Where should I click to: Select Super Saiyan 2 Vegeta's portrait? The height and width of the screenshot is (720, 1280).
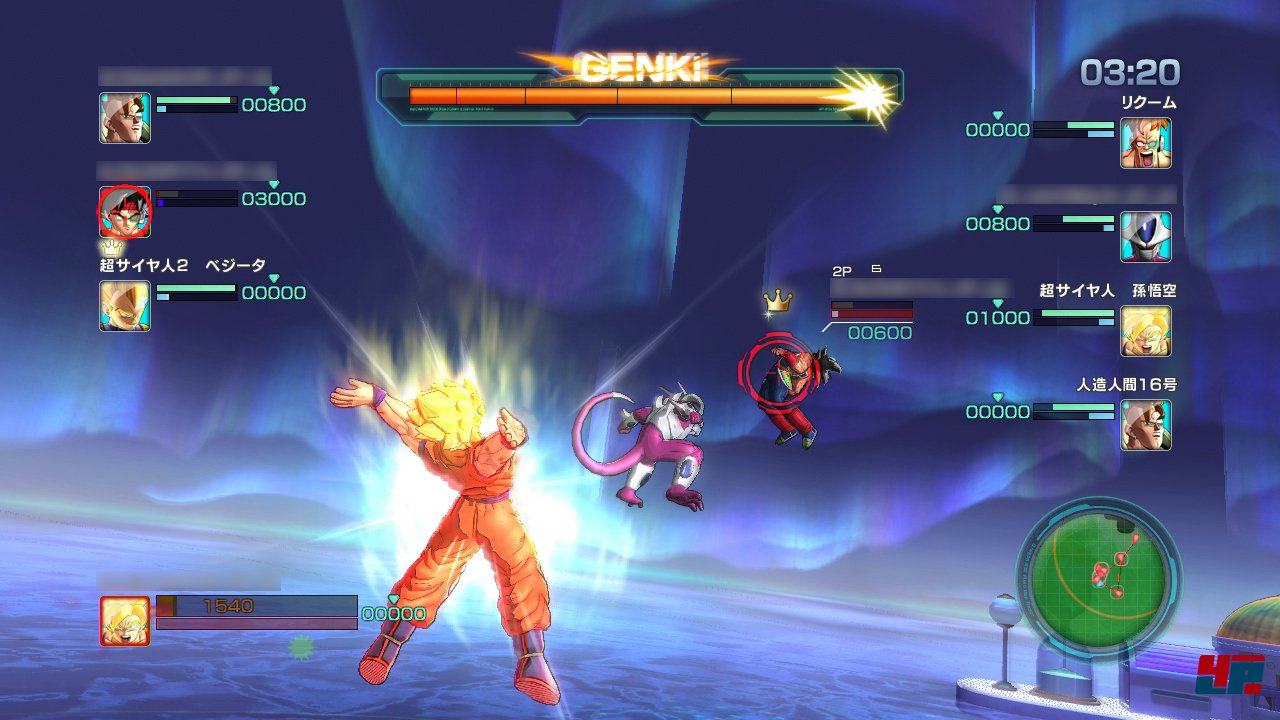point(125,306)
